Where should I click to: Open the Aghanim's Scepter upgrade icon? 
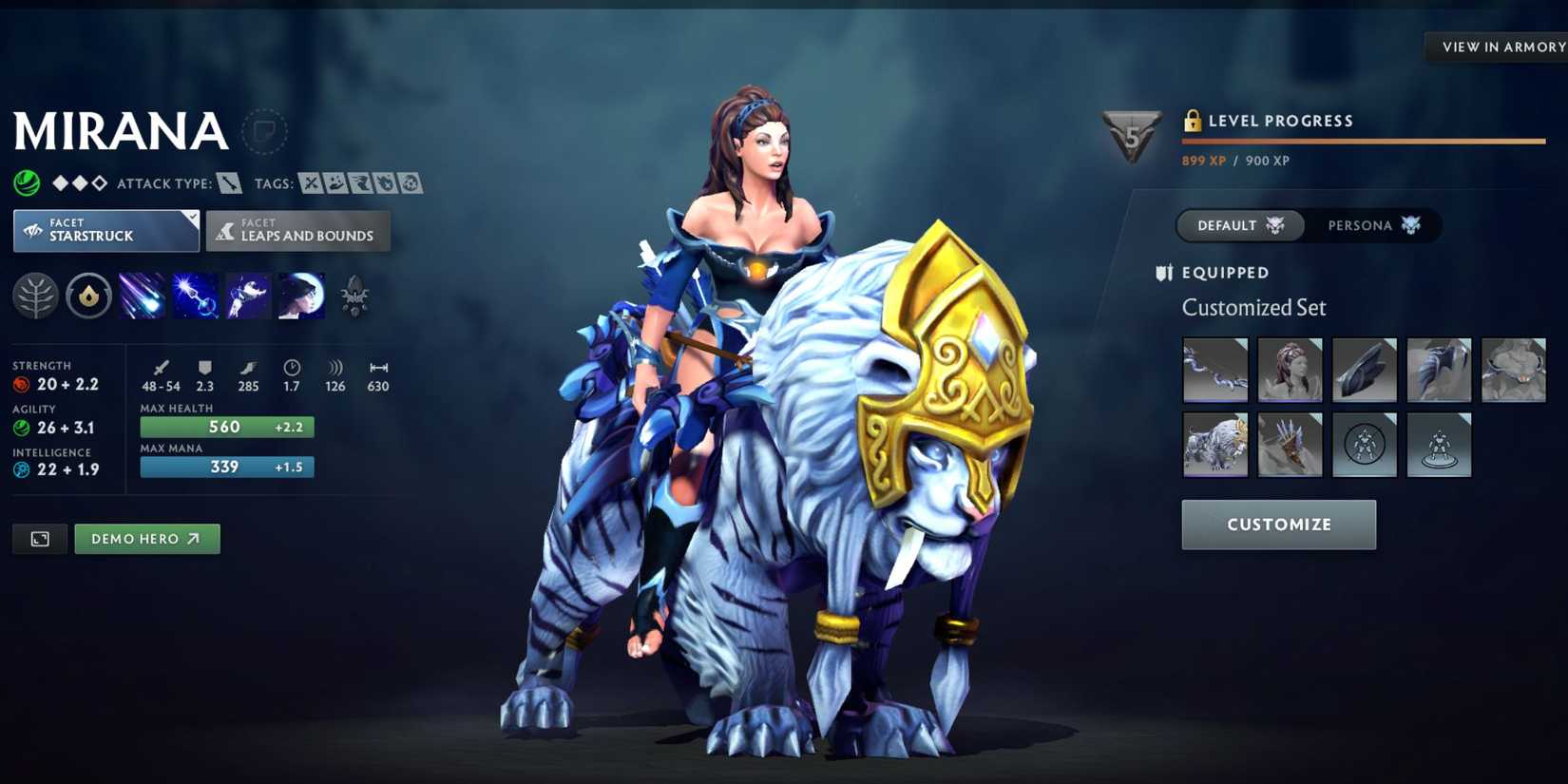(355, 296)
